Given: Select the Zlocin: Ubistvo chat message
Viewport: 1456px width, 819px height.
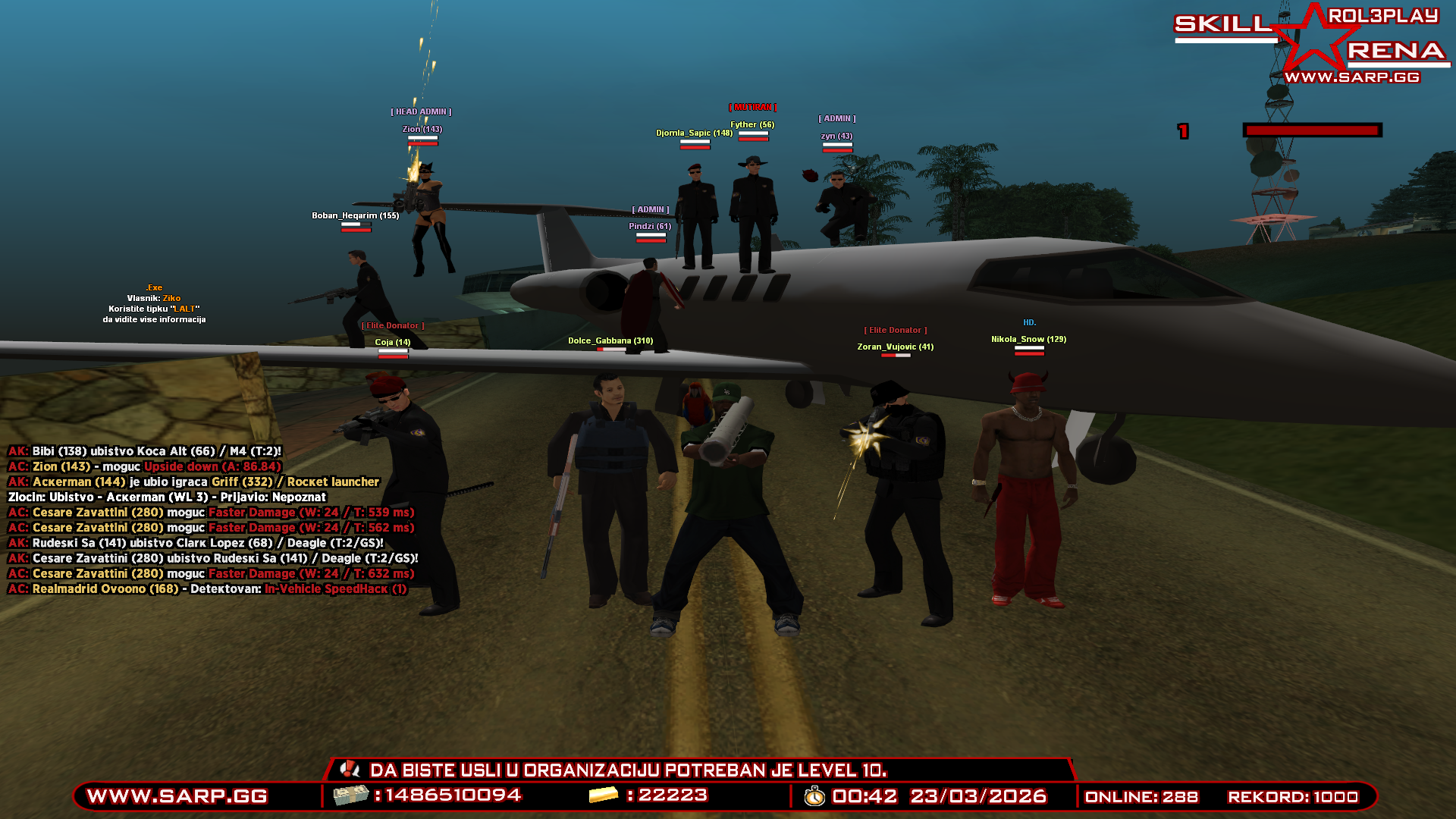Looking at the screenshot, I should click(x=167, y=497).
